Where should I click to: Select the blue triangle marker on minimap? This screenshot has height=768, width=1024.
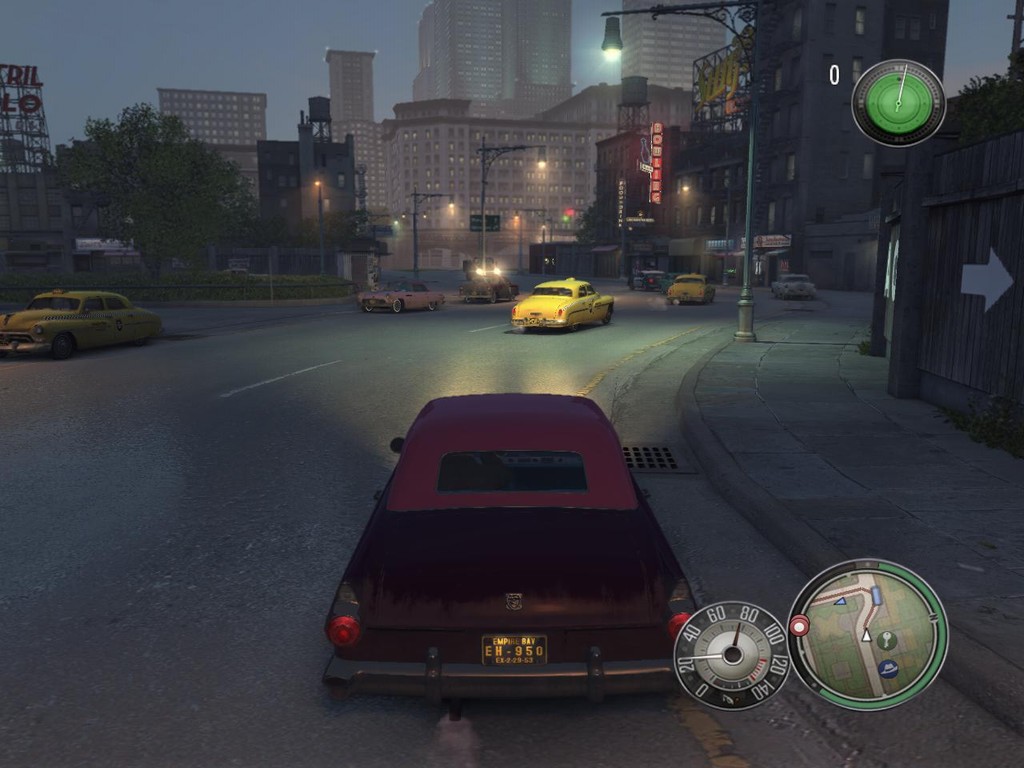pos(840,600)
